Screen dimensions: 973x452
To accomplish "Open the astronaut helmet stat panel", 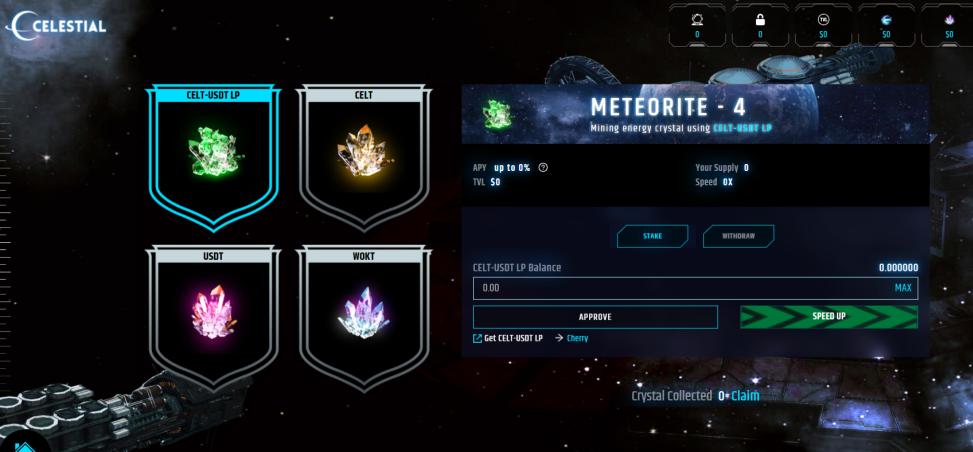I will [697, 24].
